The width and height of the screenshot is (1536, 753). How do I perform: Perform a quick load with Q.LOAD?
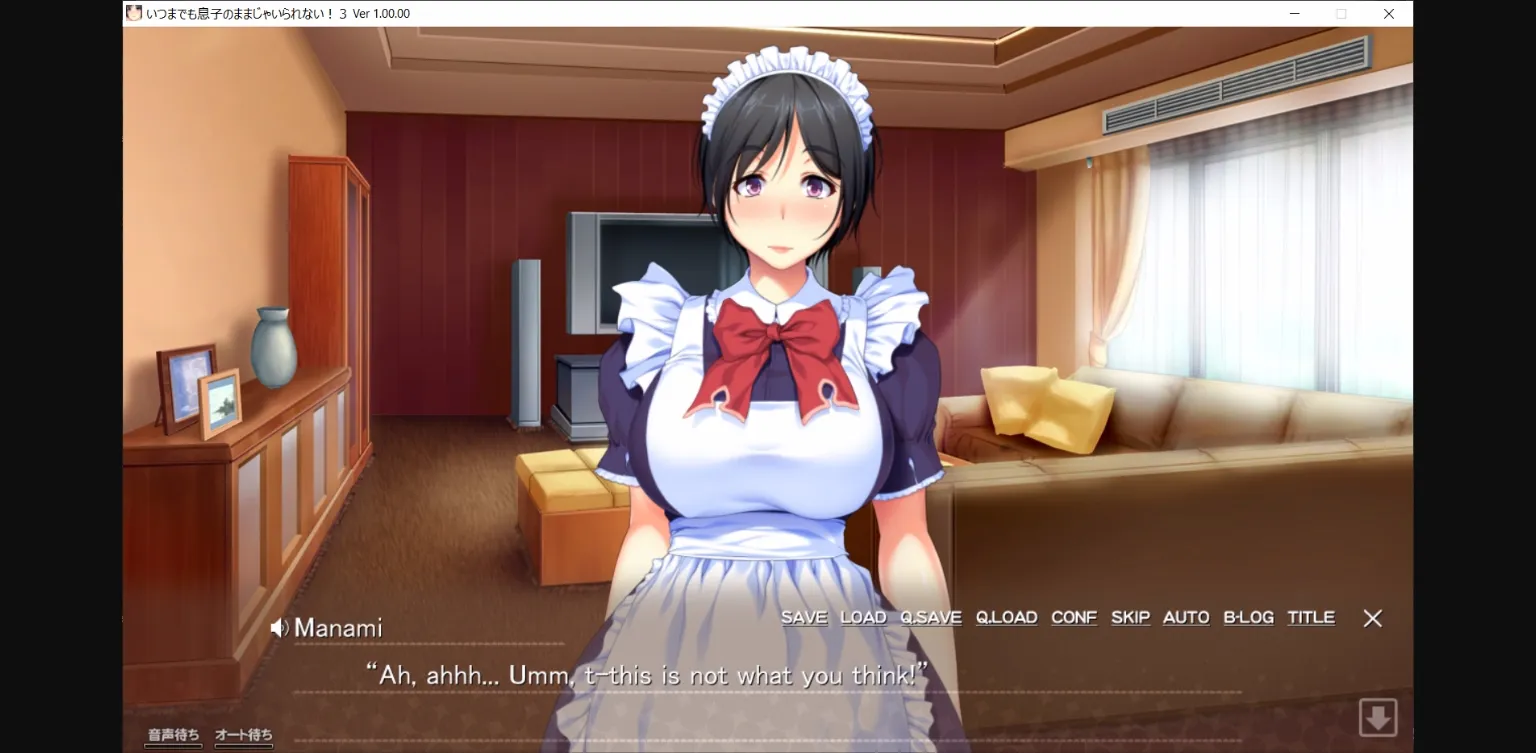coord(1006,617)
